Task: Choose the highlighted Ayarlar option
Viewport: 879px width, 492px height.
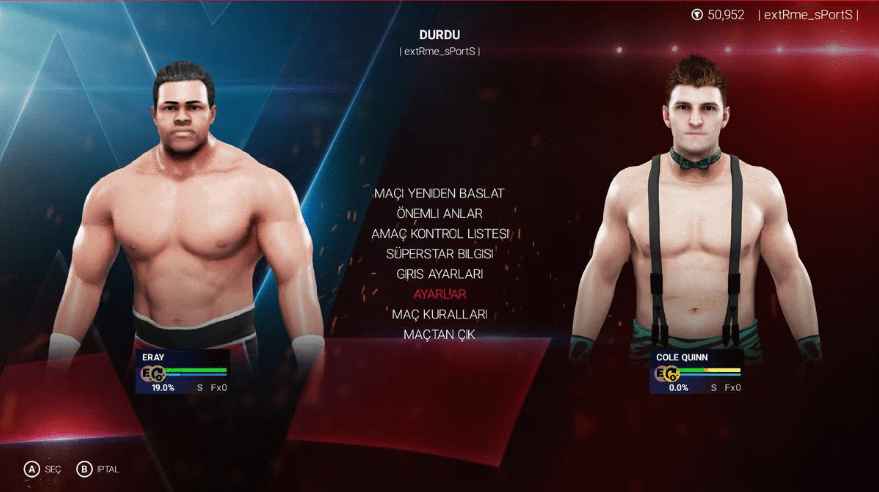Action: click(x=439, y=294)
